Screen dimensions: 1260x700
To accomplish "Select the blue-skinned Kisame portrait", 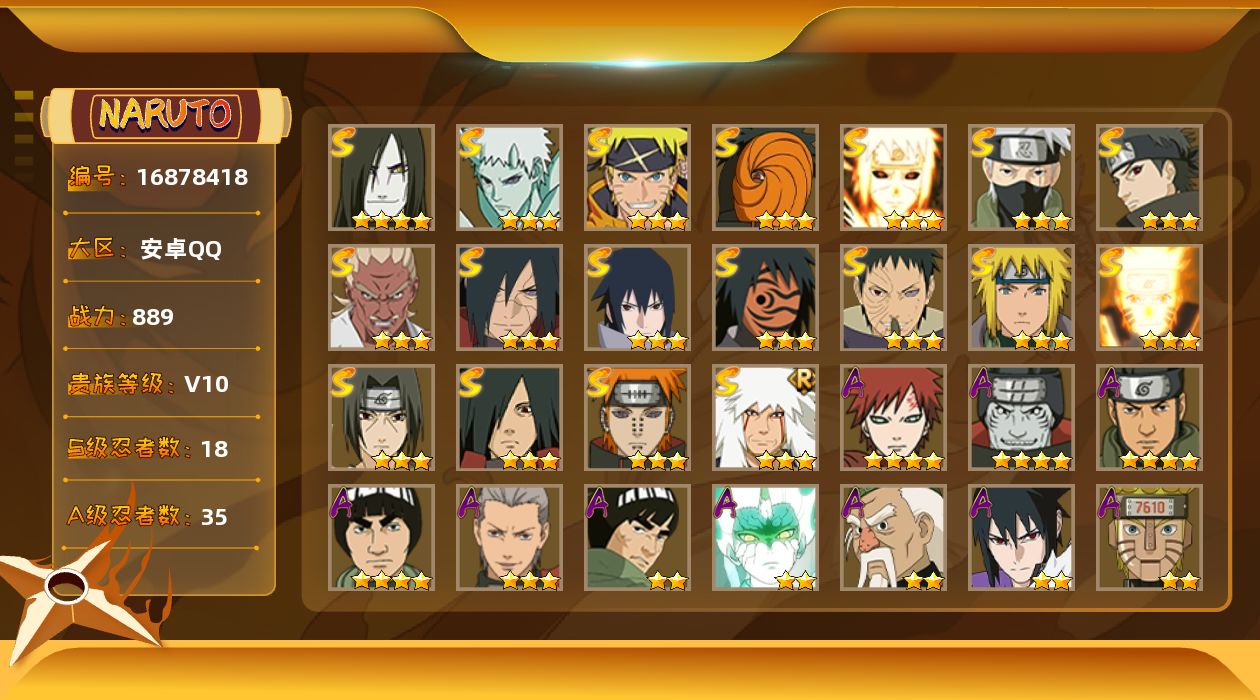I will [x=1021, y=417].
